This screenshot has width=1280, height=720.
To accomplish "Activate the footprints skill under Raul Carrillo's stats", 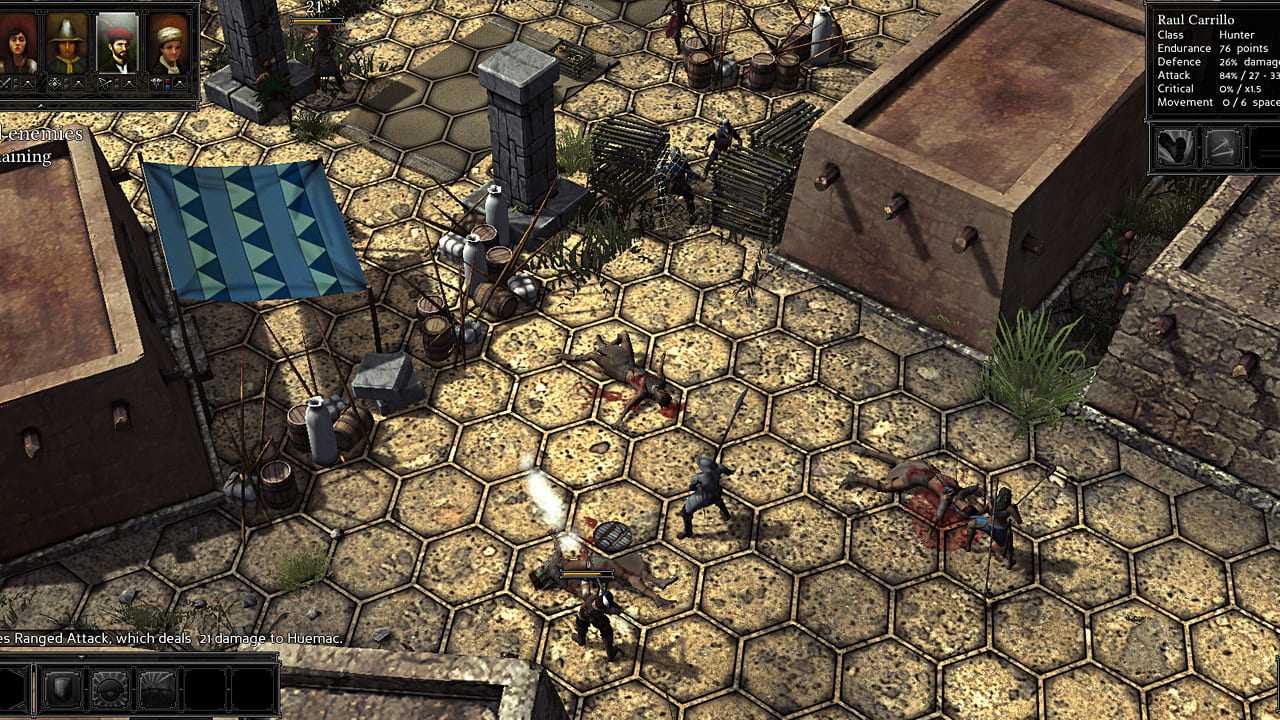I will pyautogui.click(x=1176, y=148).
